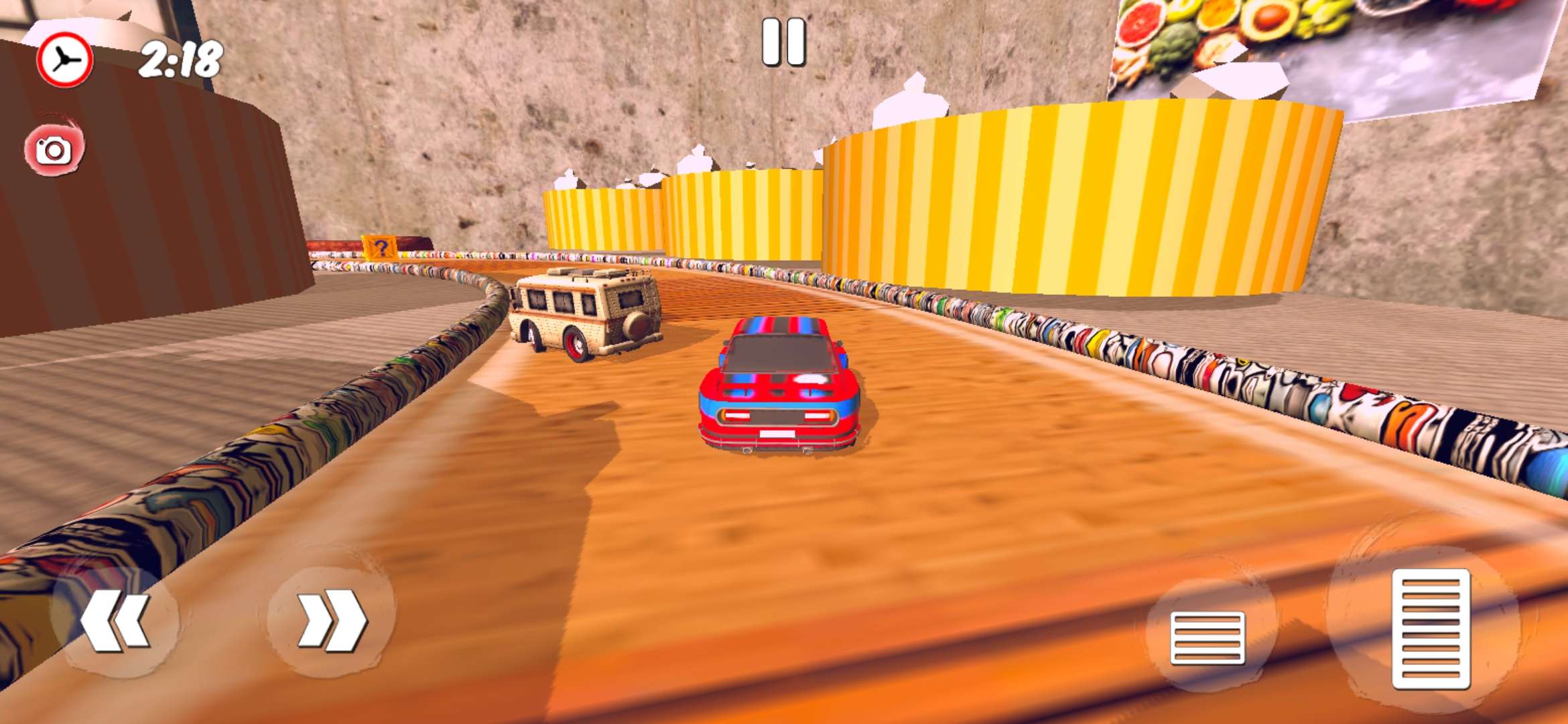Pause the race
The width and height of the screenshot is (1568, 724).
pos(783,43)
